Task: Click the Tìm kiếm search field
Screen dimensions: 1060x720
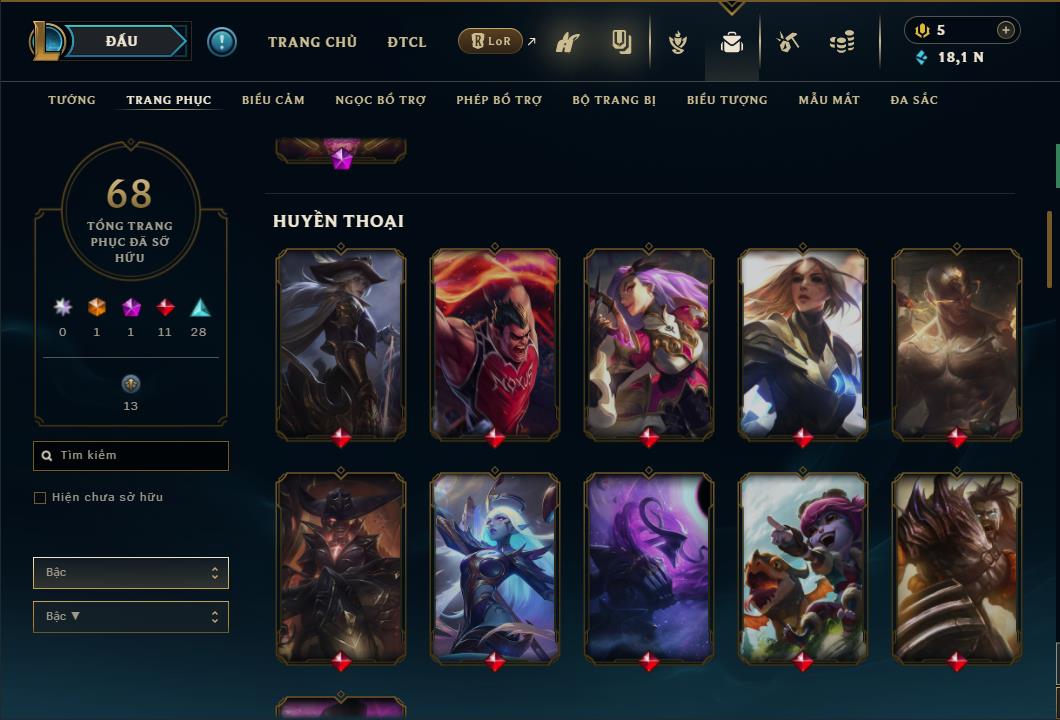Action: coord(131,456)
